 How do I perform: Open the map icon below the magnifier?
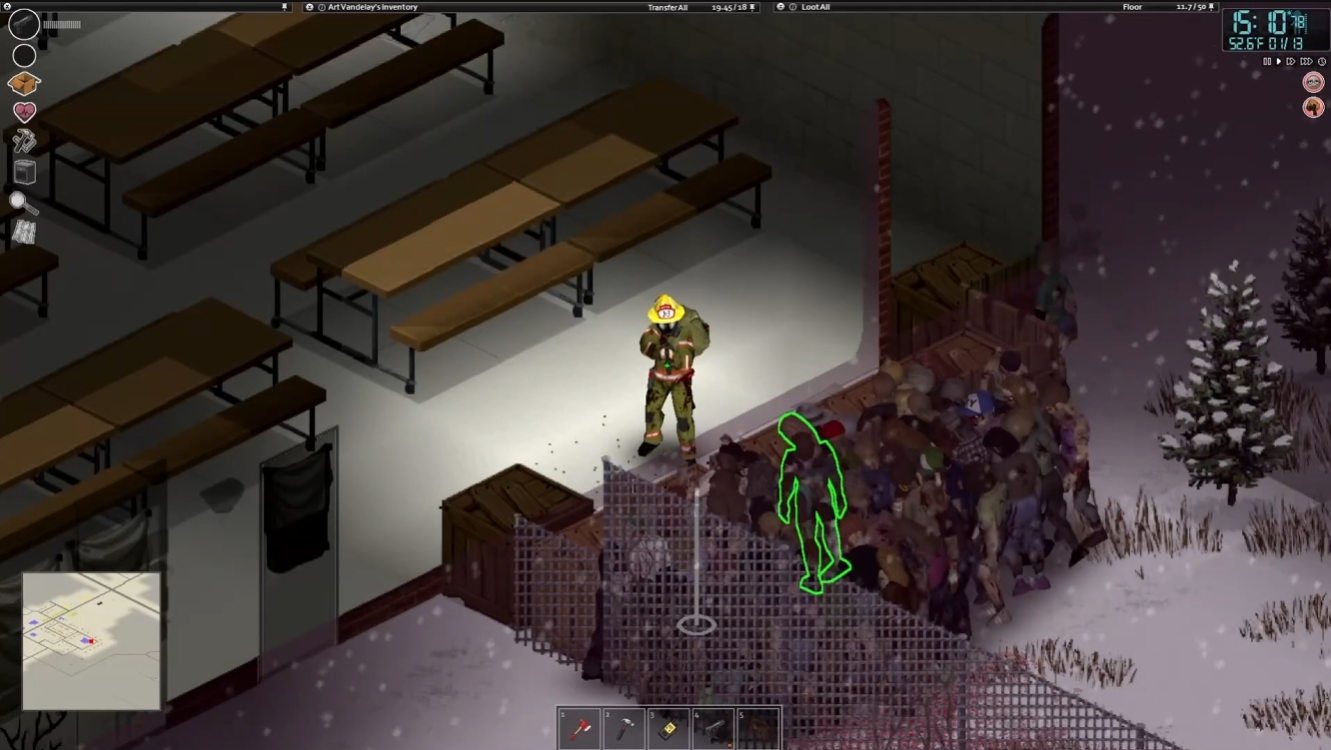tap(22, 231)
